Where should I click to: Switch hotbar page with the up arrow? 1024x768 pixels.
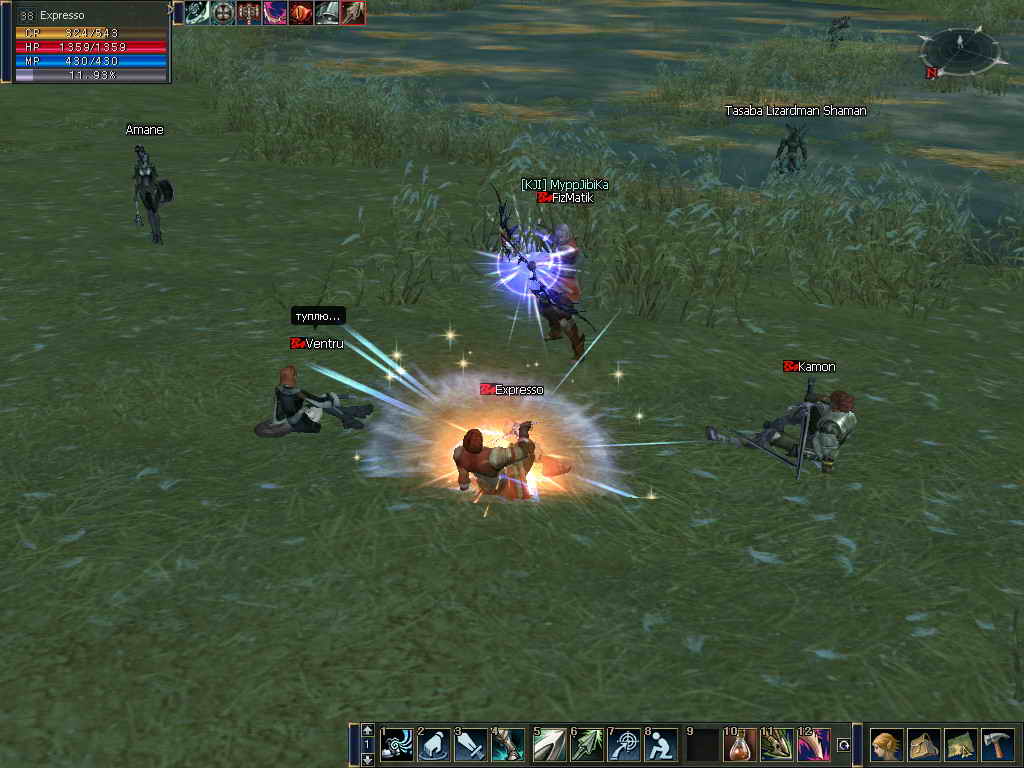(x=368, y=730)
